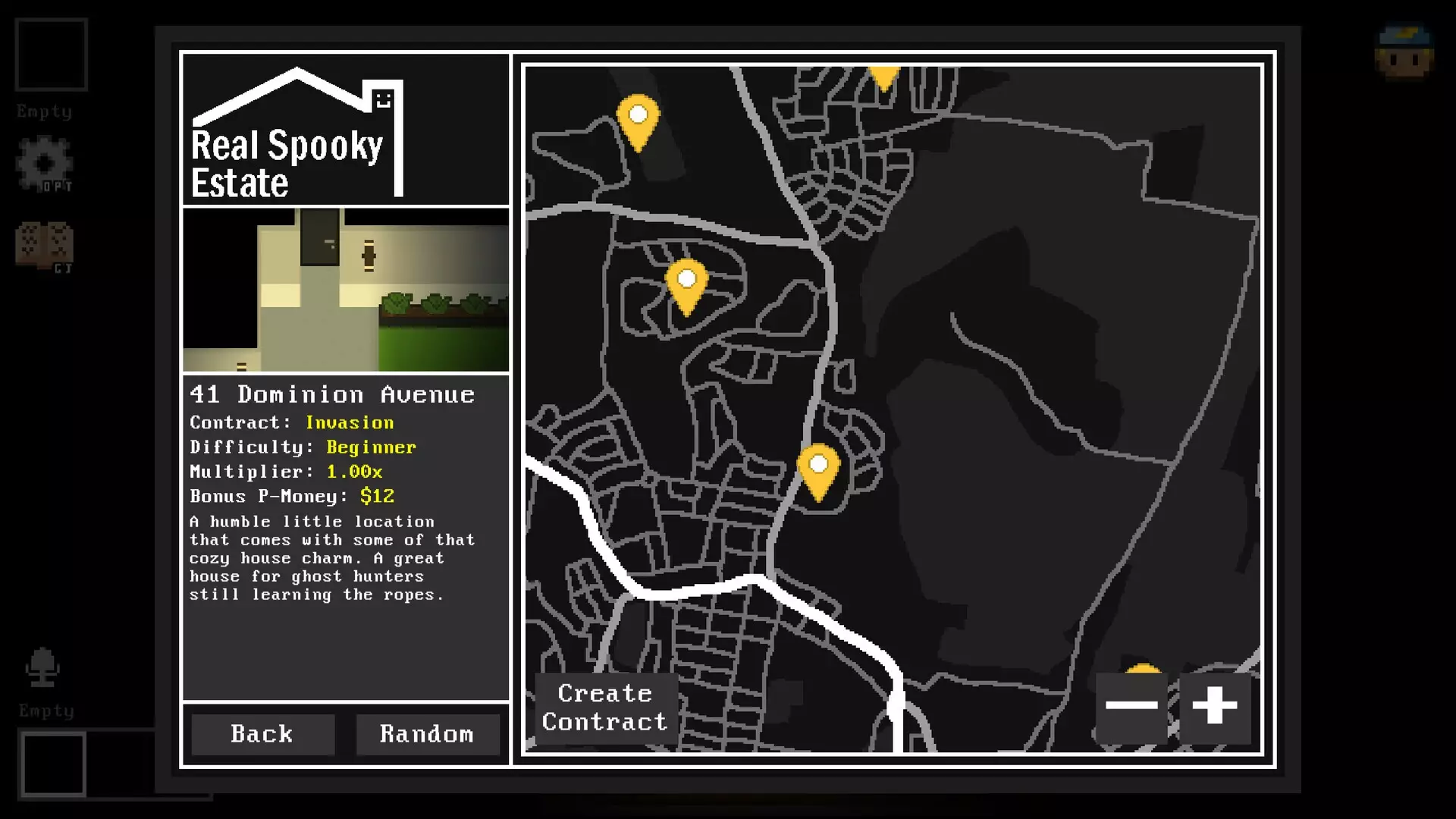Click the Create Contract button

(605, 708)
